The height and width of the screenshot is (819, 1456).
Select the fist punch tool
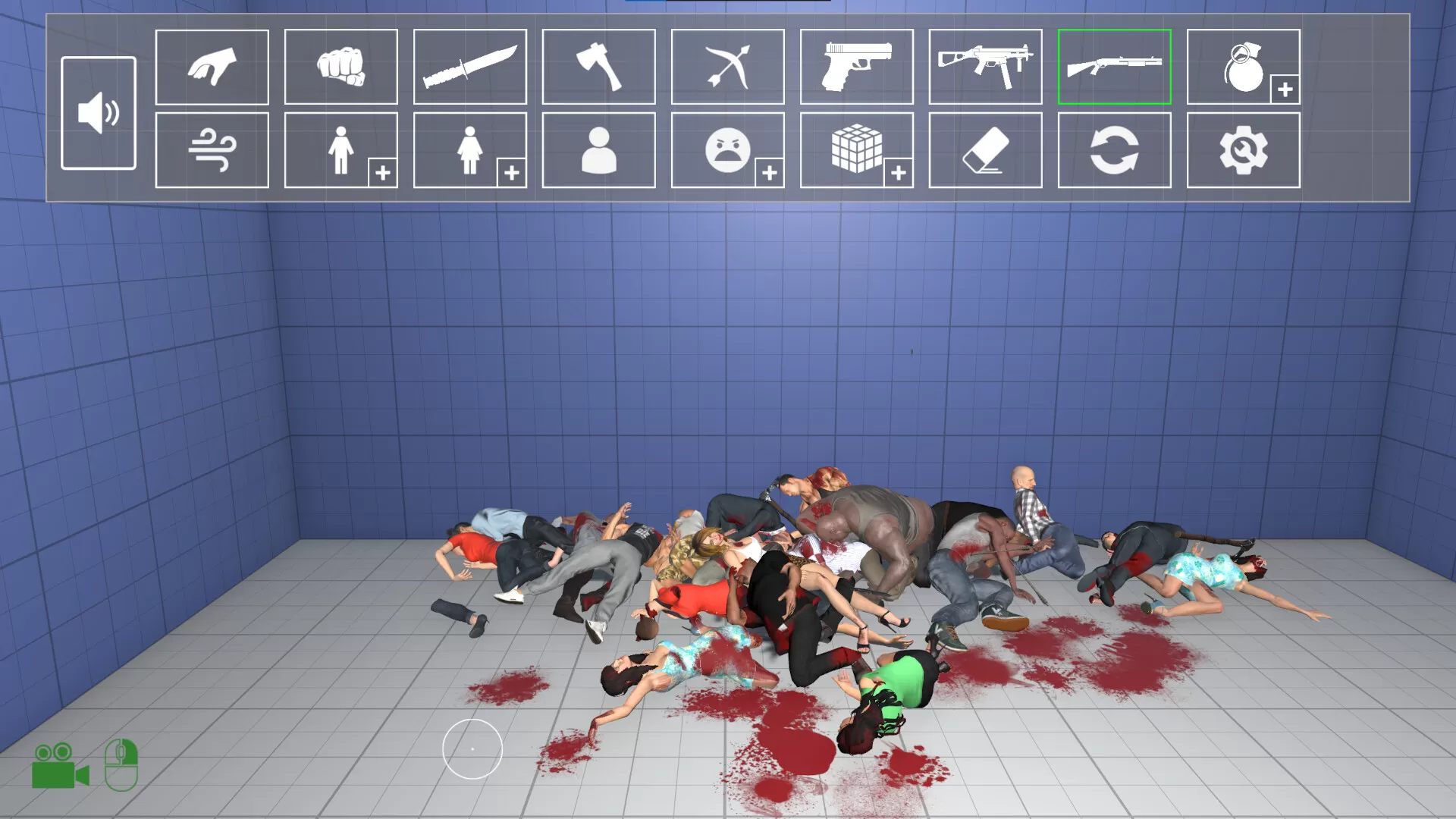[341, 66]
